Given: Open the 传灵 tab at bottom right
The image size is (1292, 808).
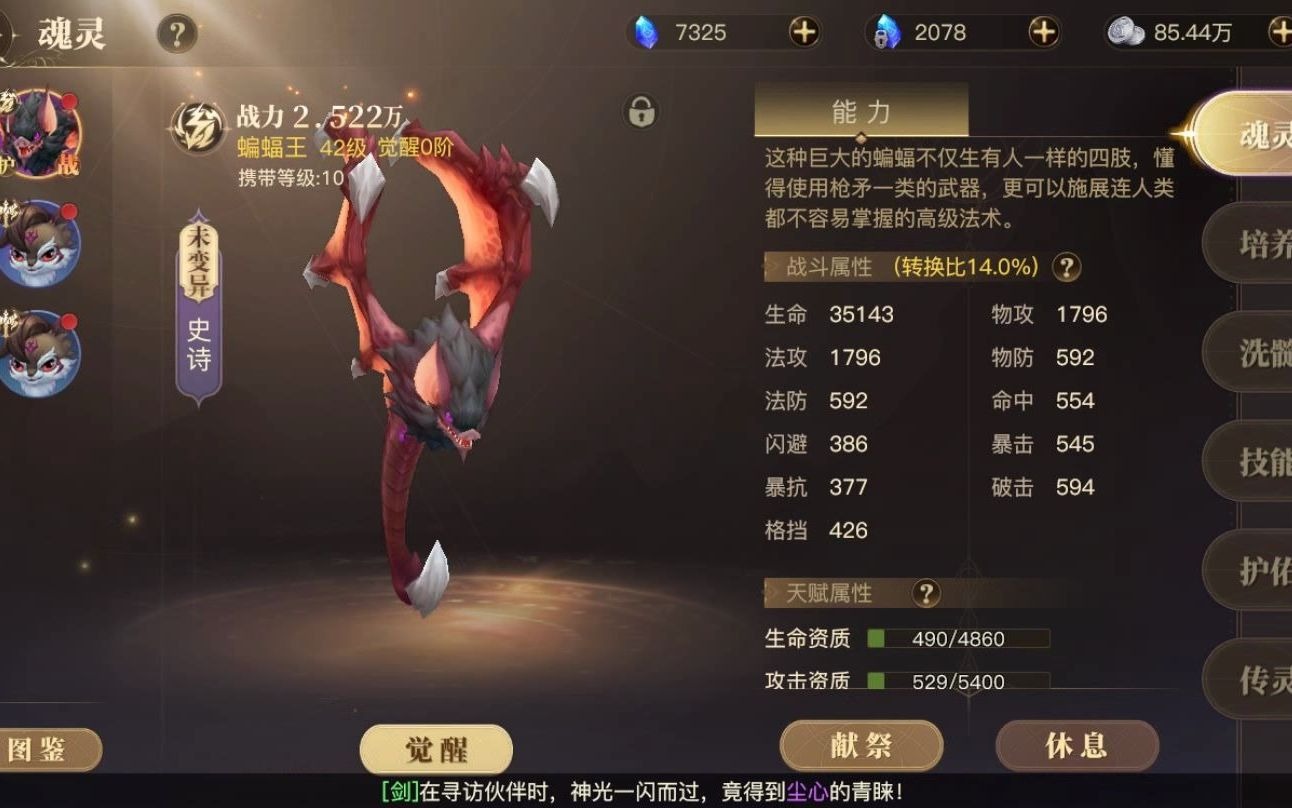Looking at the screenshot, I should 1253,679.
